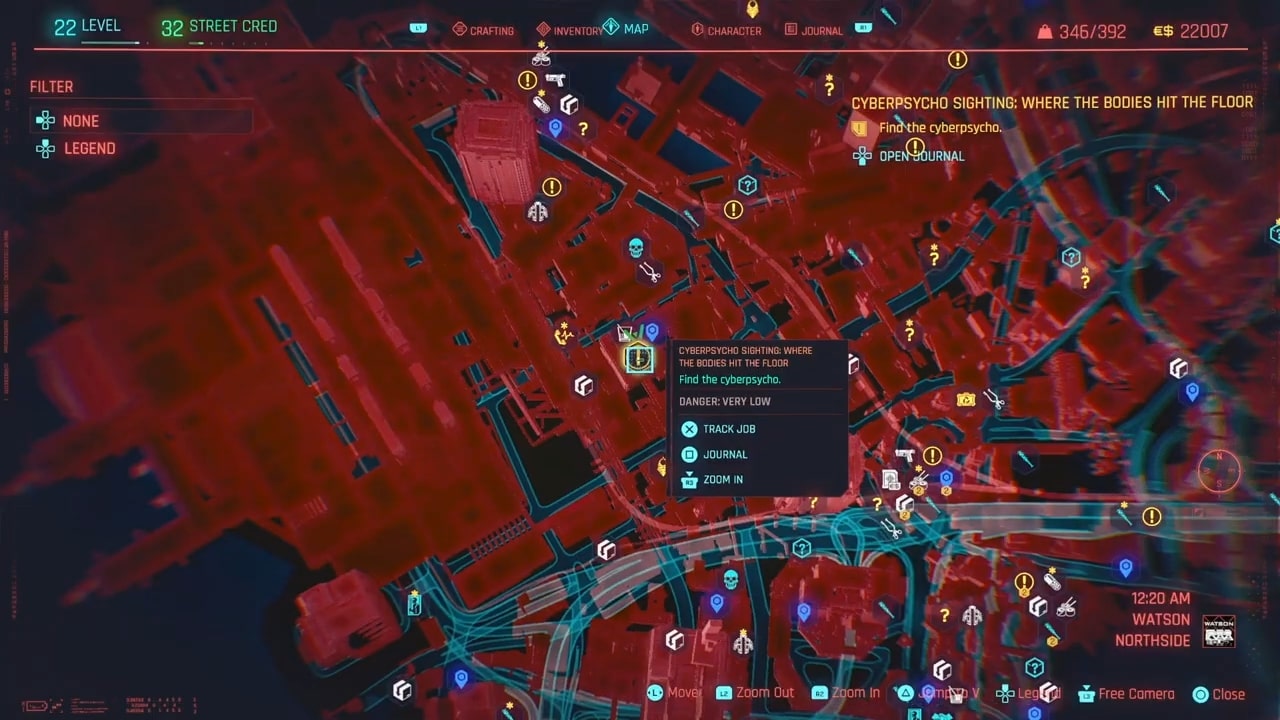Viewport: 1280px width, 720px height.
Task: Select the NONE filter option
Action: click(80, 121)
